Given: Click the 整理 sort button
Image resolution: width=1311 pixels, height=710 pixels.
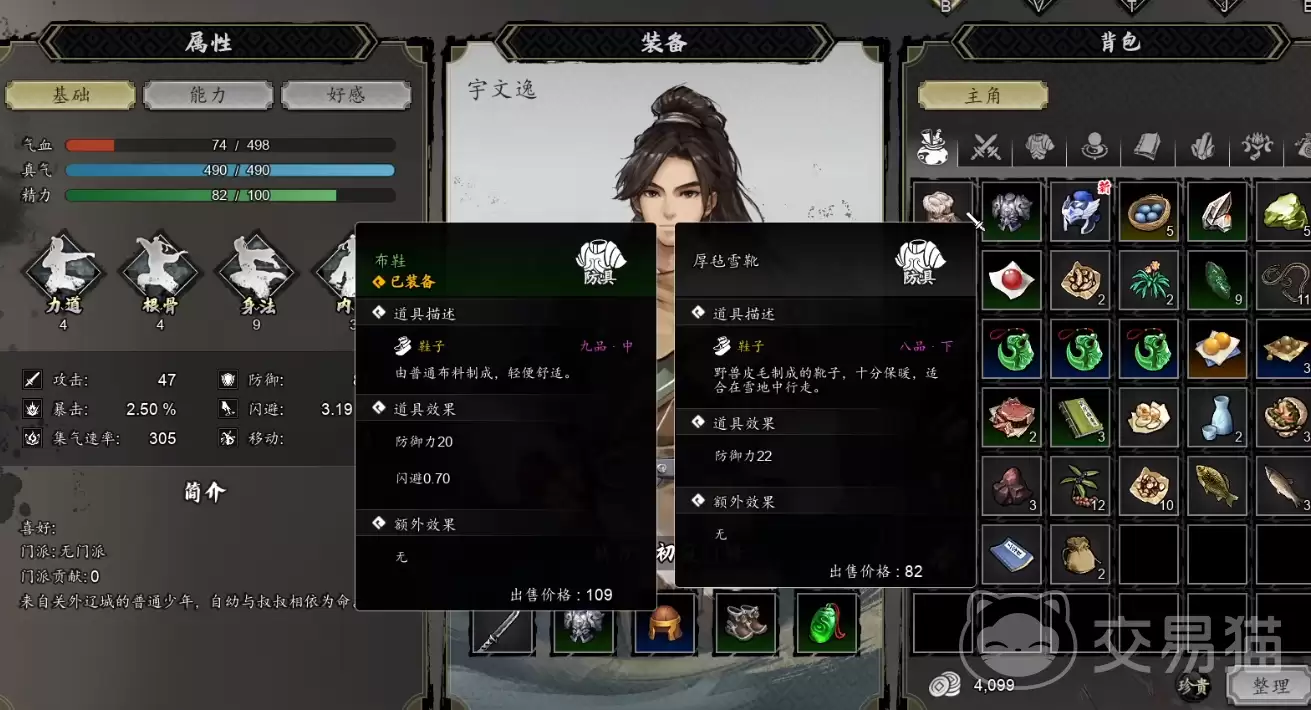Looking at the screenshot, I should pyautogui.click(x=1270, y=686).
